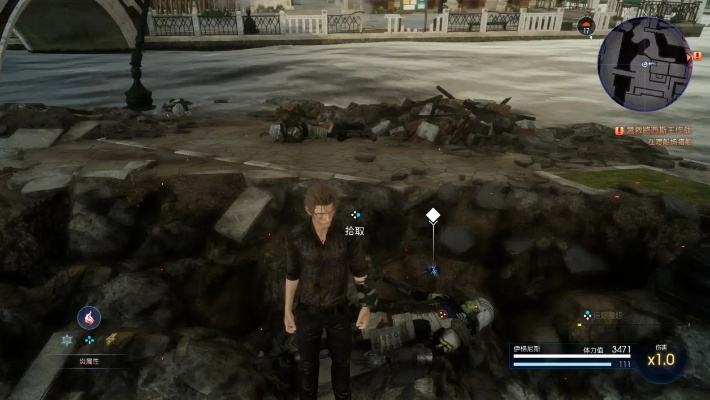Choose the ice element snowflake icon
The width and height of the screenshot is (710, 400).
point(67,340)
